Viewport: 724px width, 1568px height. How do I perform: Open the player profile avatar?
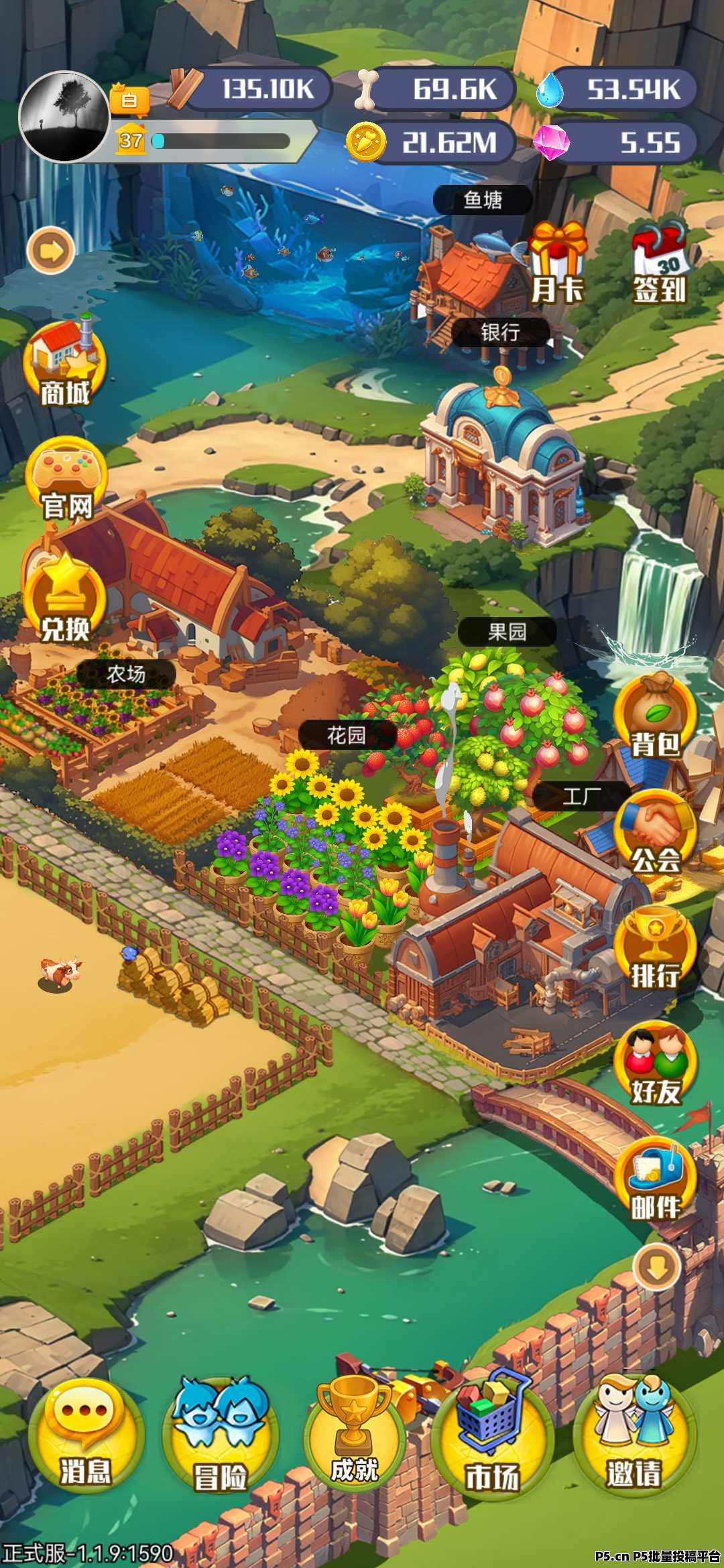tap(64, 117)
